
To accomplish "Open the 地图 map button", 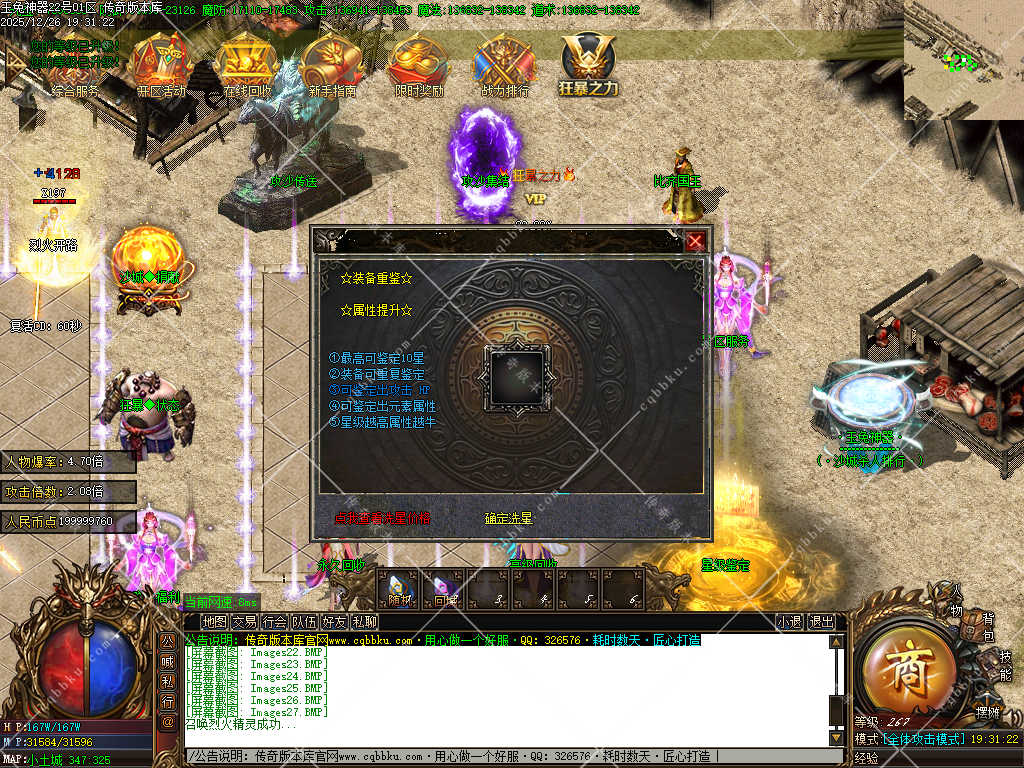I will tap(214, 621).
